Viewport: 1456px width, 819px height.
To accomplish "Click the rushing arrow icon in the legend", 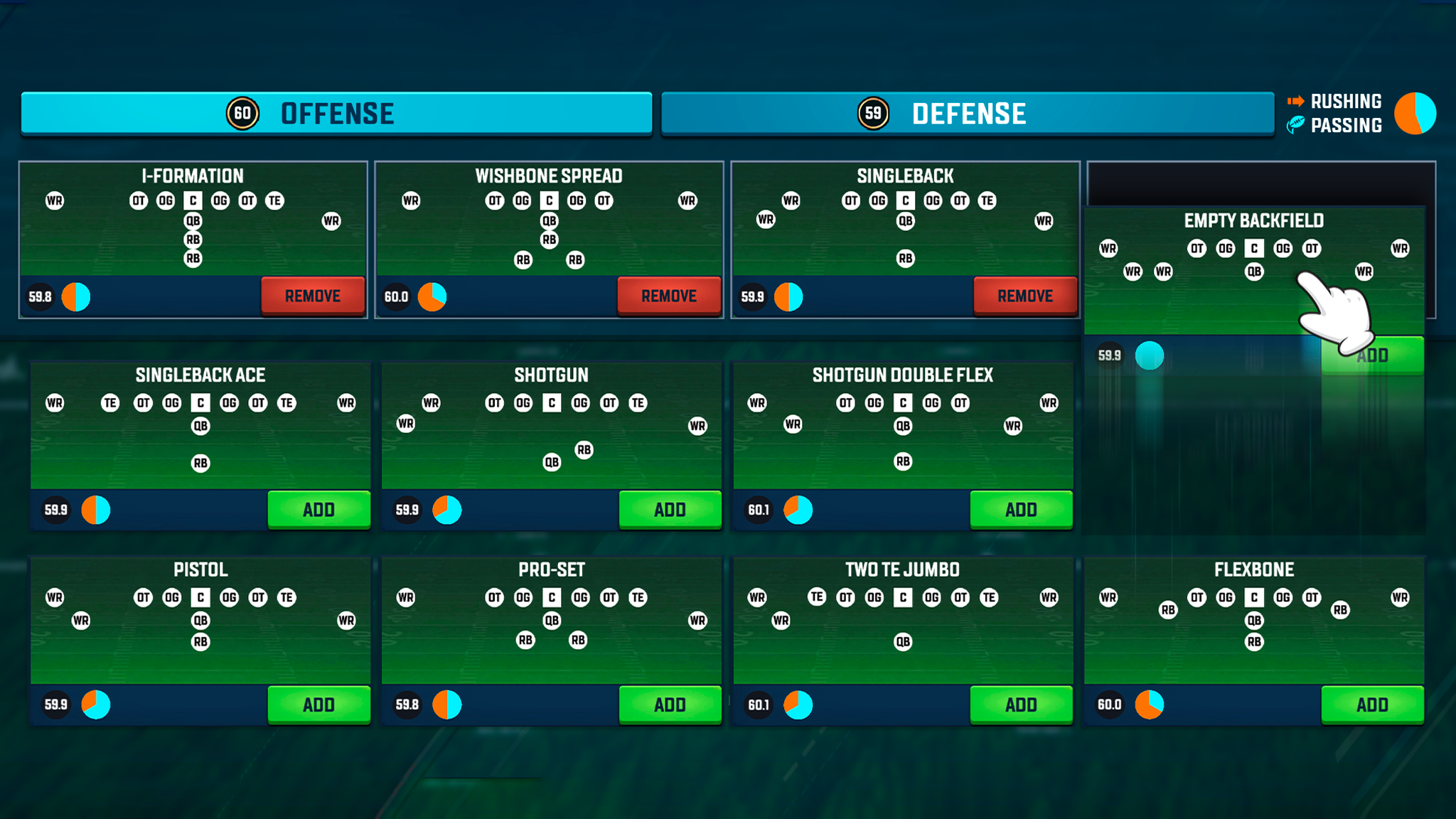I will 1297,101.
